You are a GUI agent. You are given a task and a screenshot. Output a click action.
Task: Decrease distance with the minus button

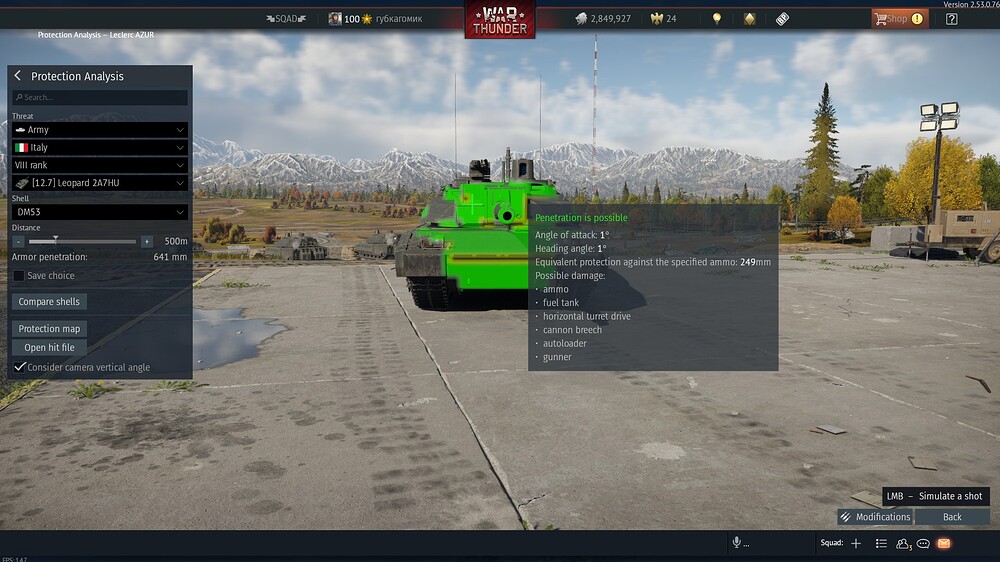coord(18,241)
